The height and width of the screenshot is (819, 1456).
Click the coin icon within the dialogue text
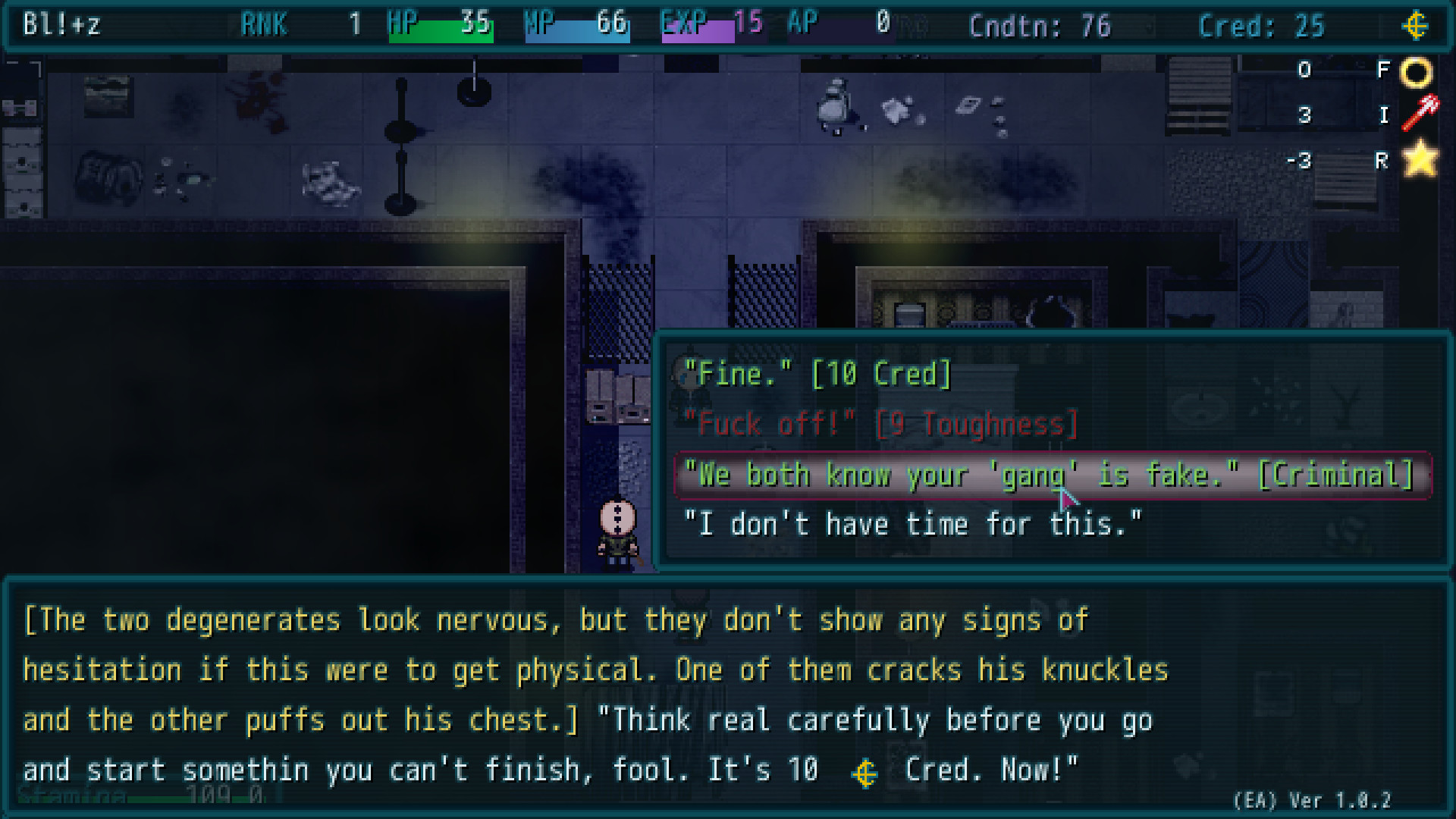coord(865,773)
